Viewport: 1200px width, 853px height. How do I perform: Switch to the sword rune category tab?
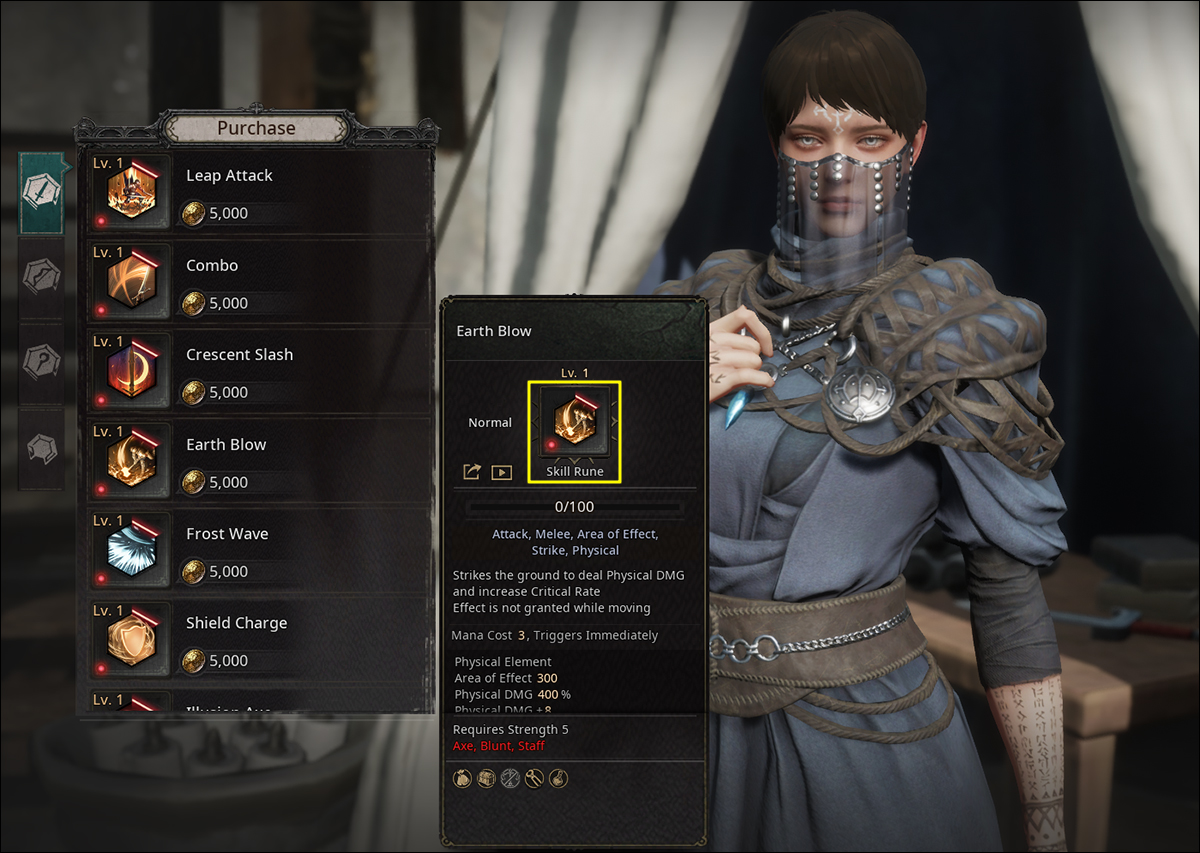42,192
